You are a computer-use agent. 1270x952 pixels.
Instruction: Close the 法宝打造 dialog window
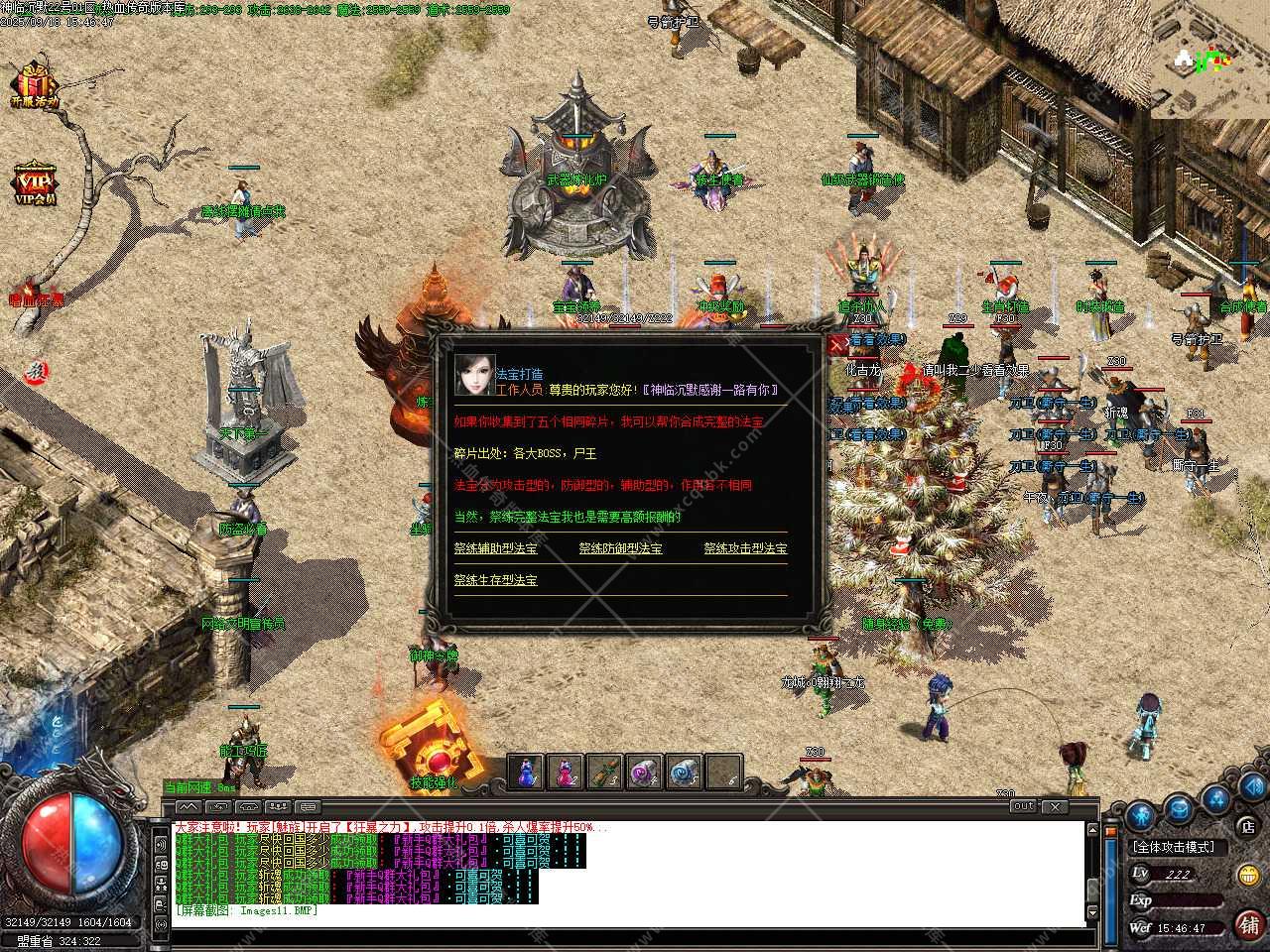[x=836, y=343]
